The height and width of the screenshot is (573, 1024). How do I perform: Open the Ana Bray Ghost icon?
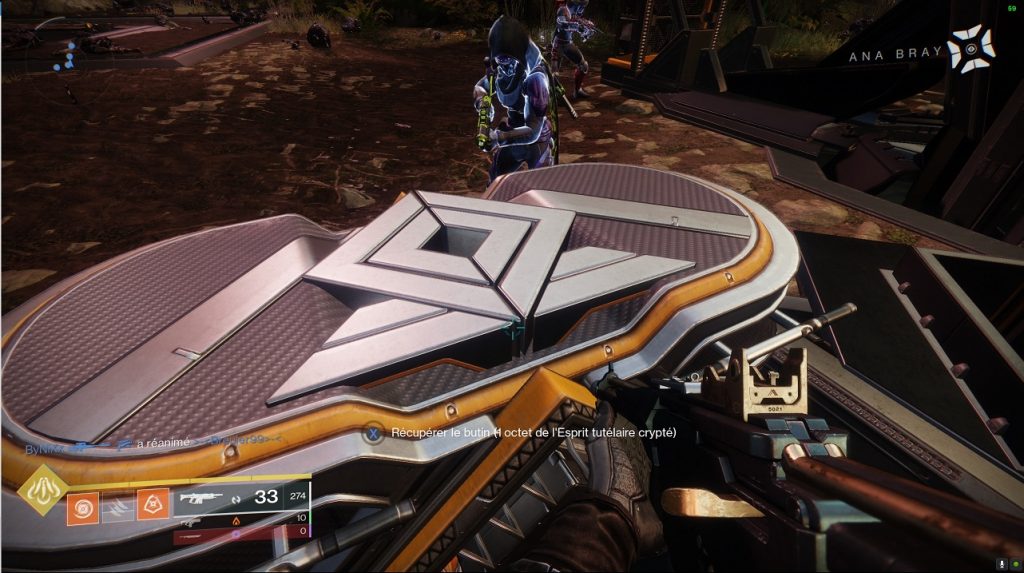971,49
